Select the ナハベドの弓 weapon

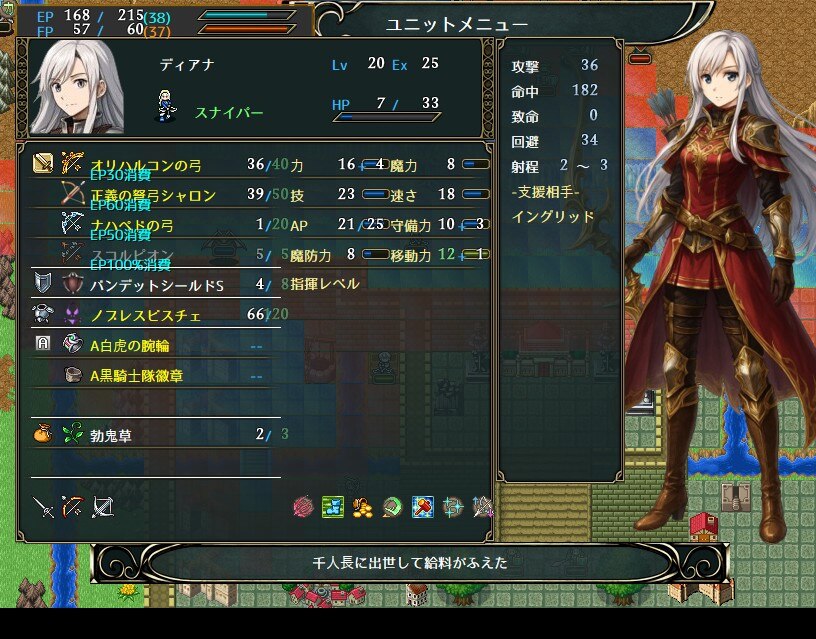tap(150, 223)
